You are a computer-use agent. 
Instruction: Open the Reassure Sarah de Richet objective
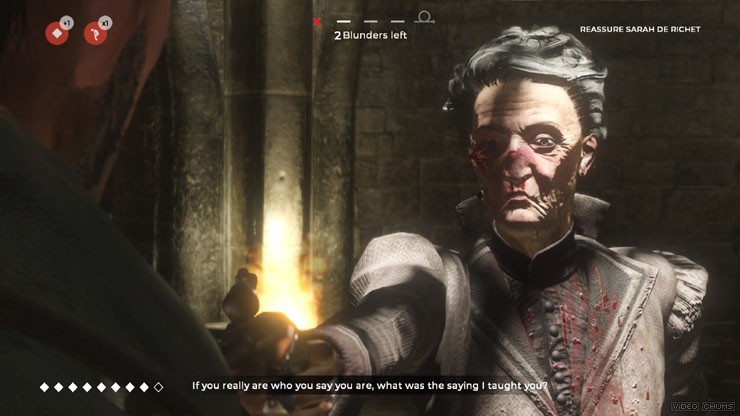point(640,29)
